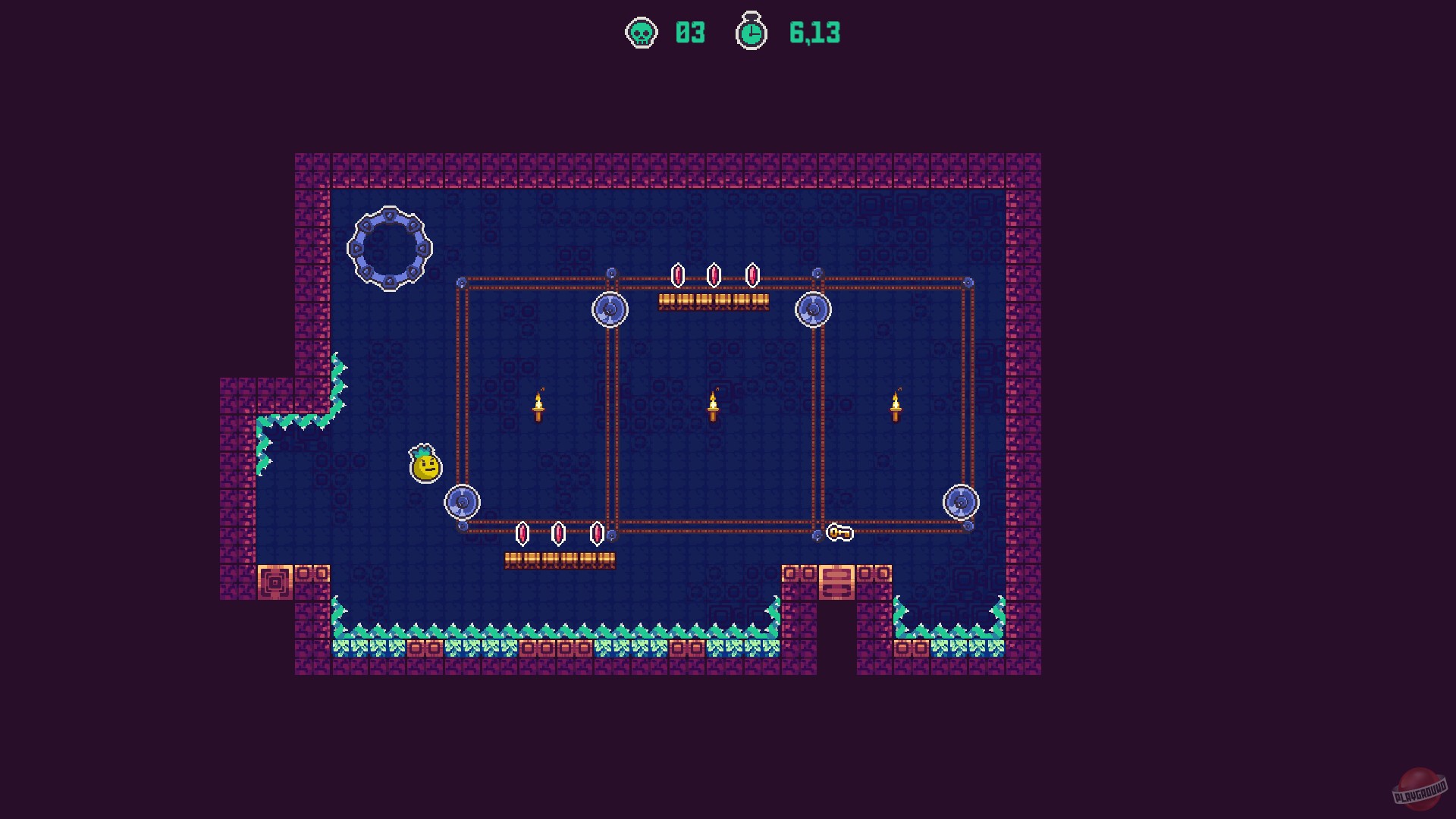
Task: Click the golden key on the rail
Action: tap(839, 533)
